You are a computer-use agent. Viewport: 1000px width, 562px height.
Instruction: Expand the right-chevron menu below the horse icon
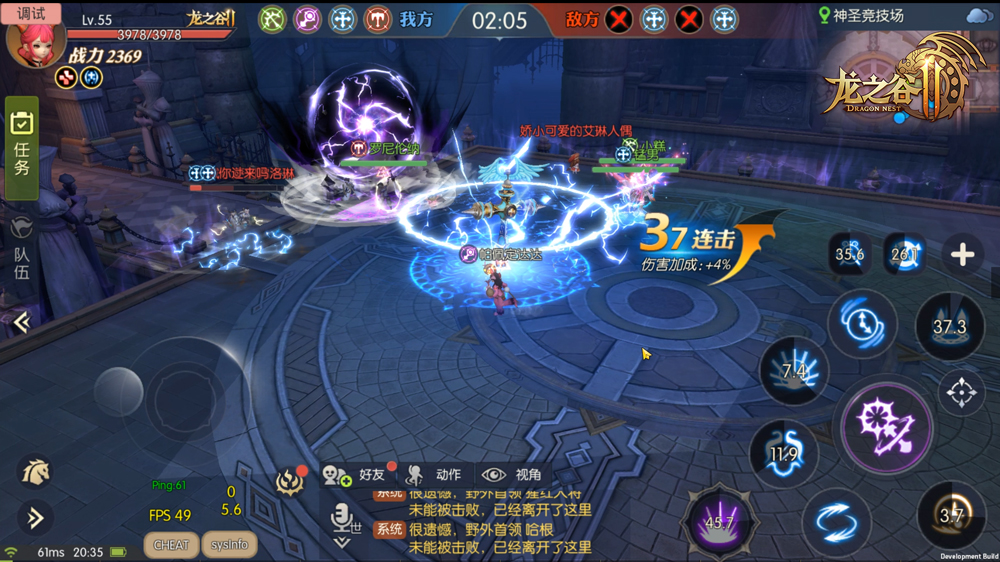pos(34,517)
